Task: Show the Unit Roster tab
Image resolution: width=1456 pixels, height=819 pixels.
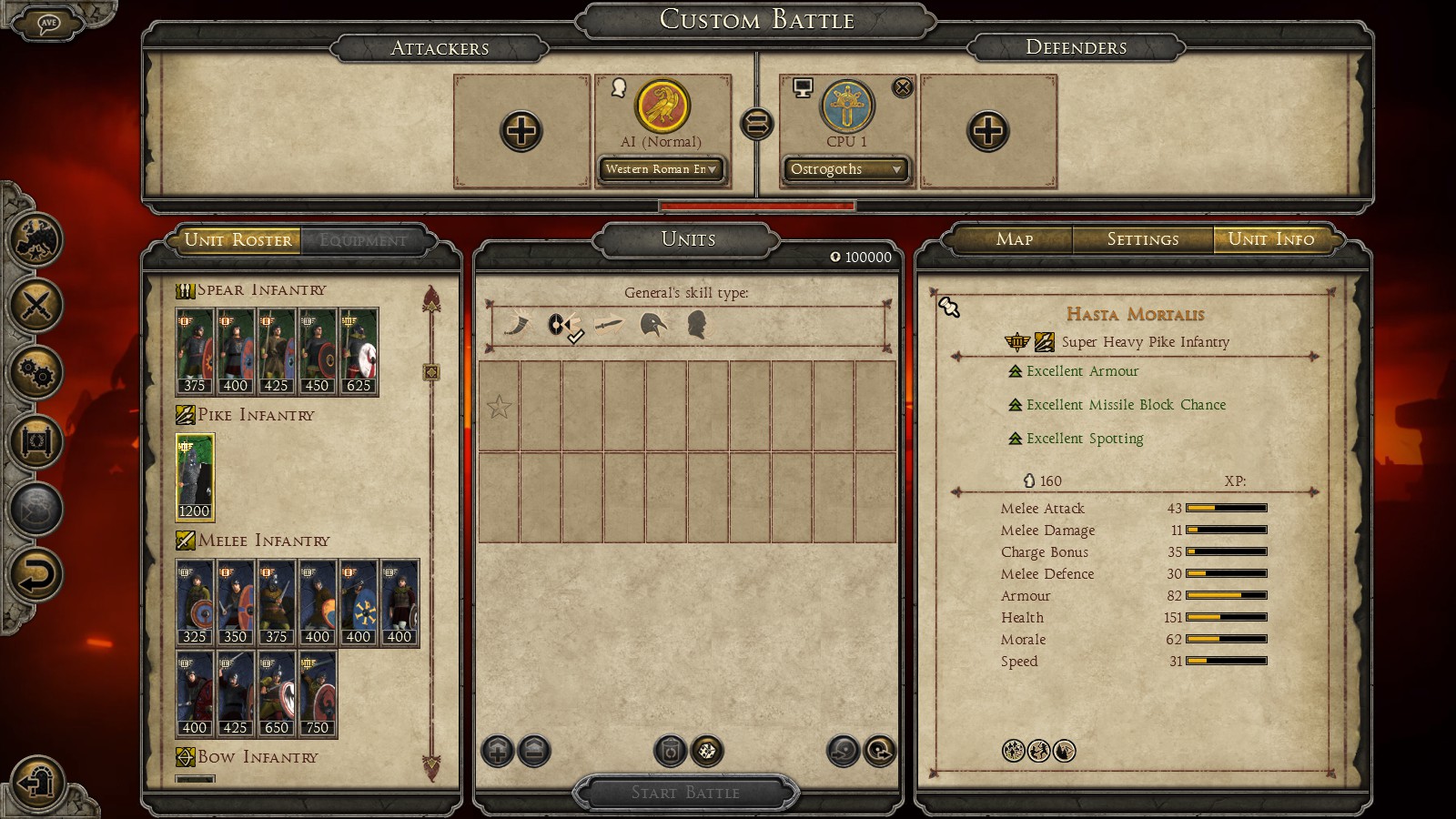Action: (x=238, y=240)
